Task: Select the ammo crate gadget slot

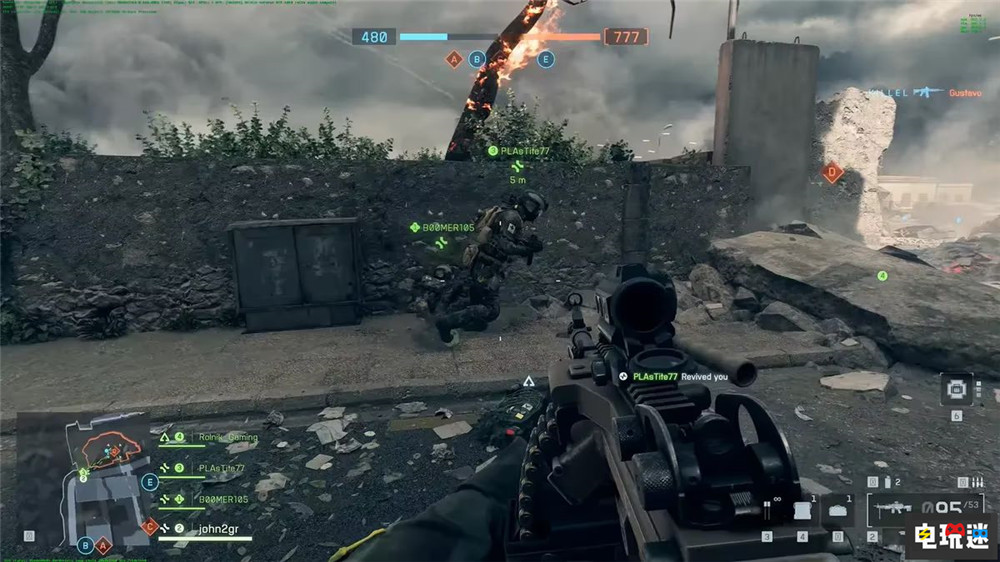Action: pos(836,510)
